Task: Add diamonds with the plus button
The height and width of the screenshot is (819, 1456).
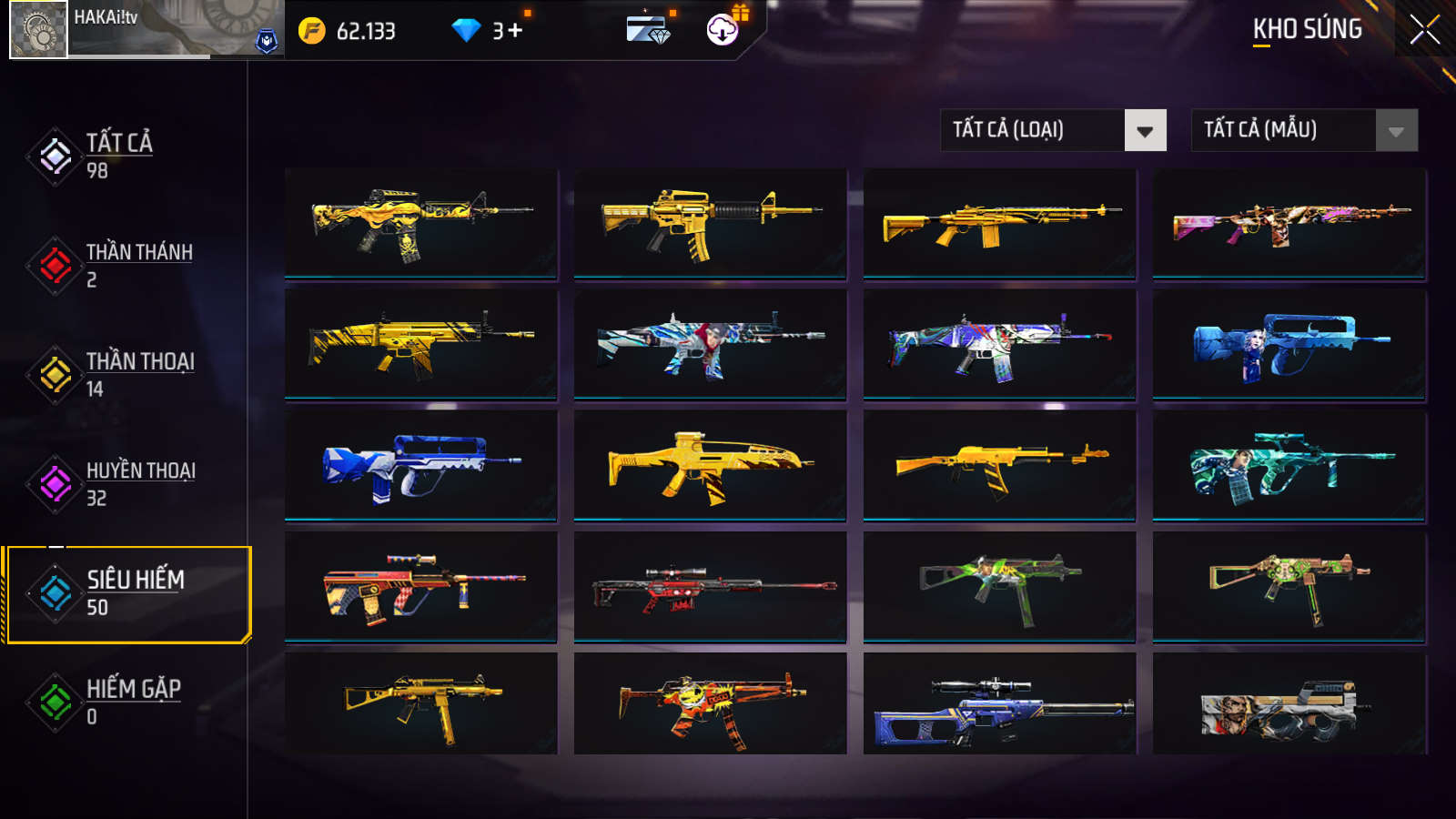Action: [x=515, y=31]
